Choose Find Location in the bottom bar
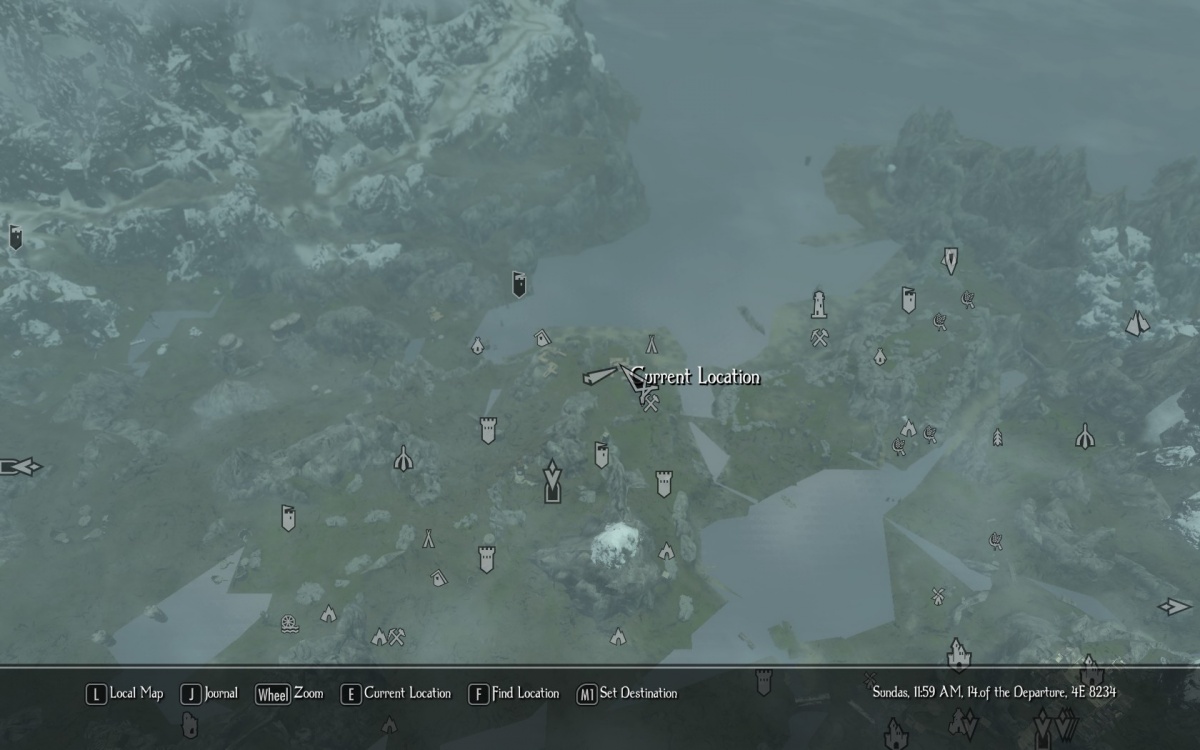The image size is (1200, 750). [x=516, y=693]
